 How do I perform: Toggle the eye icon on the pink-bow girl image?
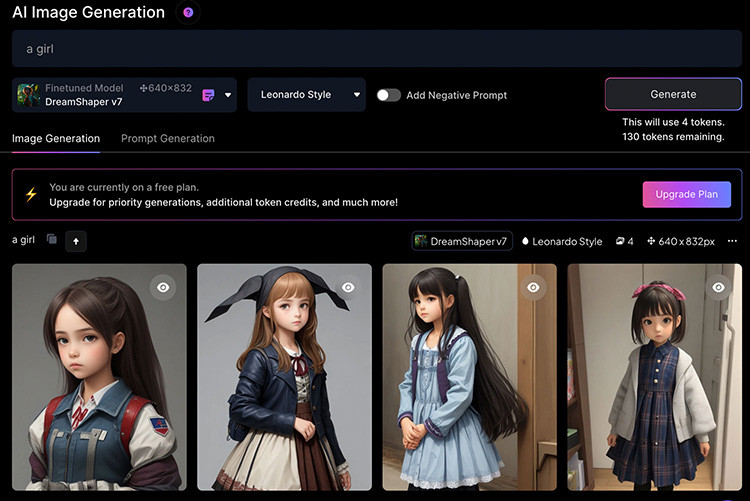pyautogui.click(x=718, y=287)
